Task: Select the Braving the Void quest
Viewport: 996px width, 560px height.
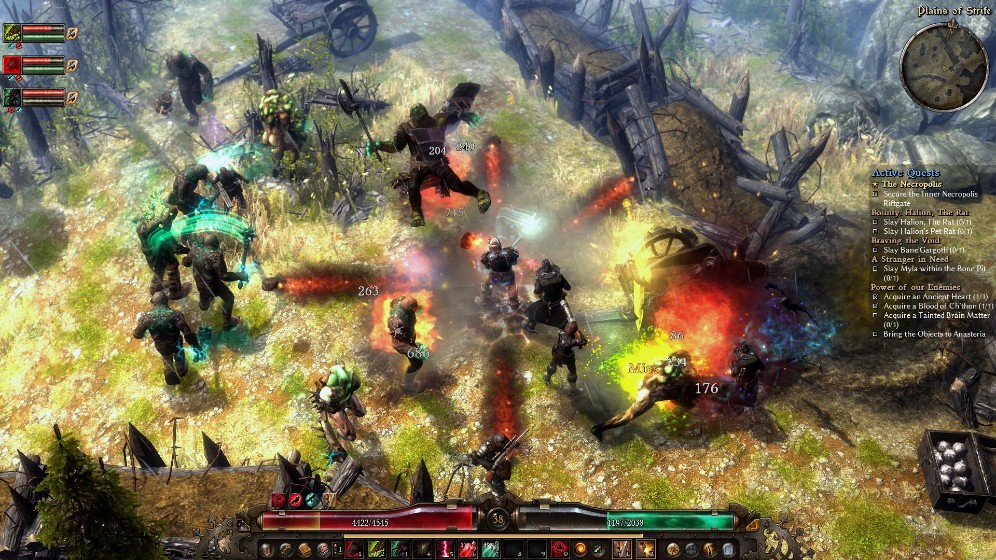Action: click(x=908, y=240)
